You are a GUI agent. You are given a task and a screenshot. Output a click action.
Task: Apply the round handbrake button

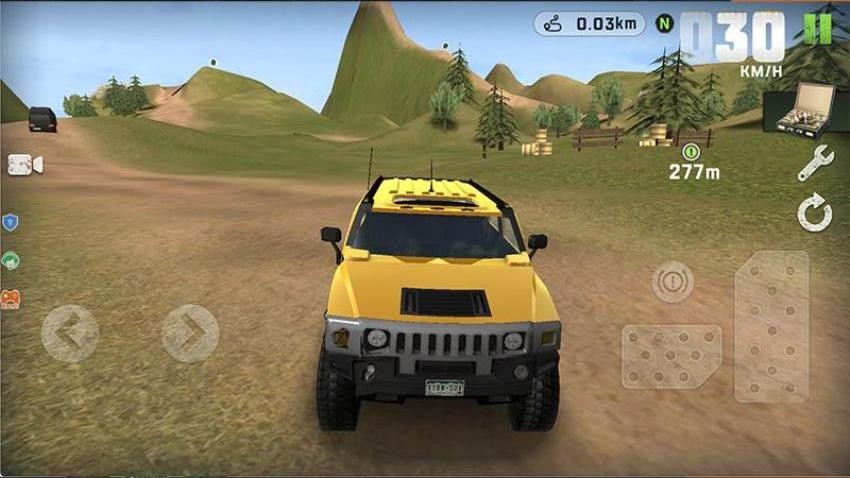pos(672,282)
